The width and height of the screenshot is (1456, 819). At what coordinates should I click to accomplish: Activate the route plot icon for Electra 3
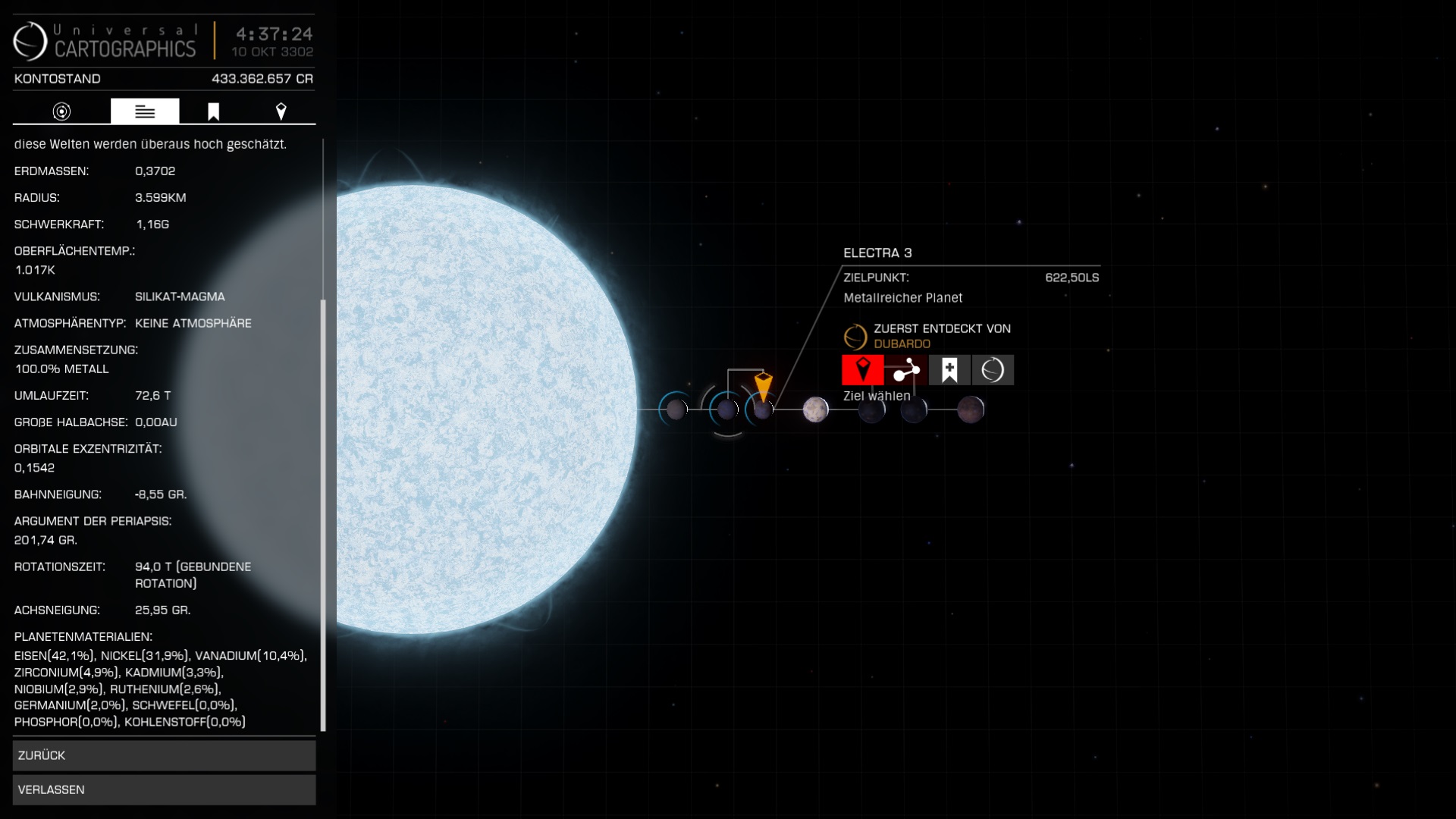(905, 370)
